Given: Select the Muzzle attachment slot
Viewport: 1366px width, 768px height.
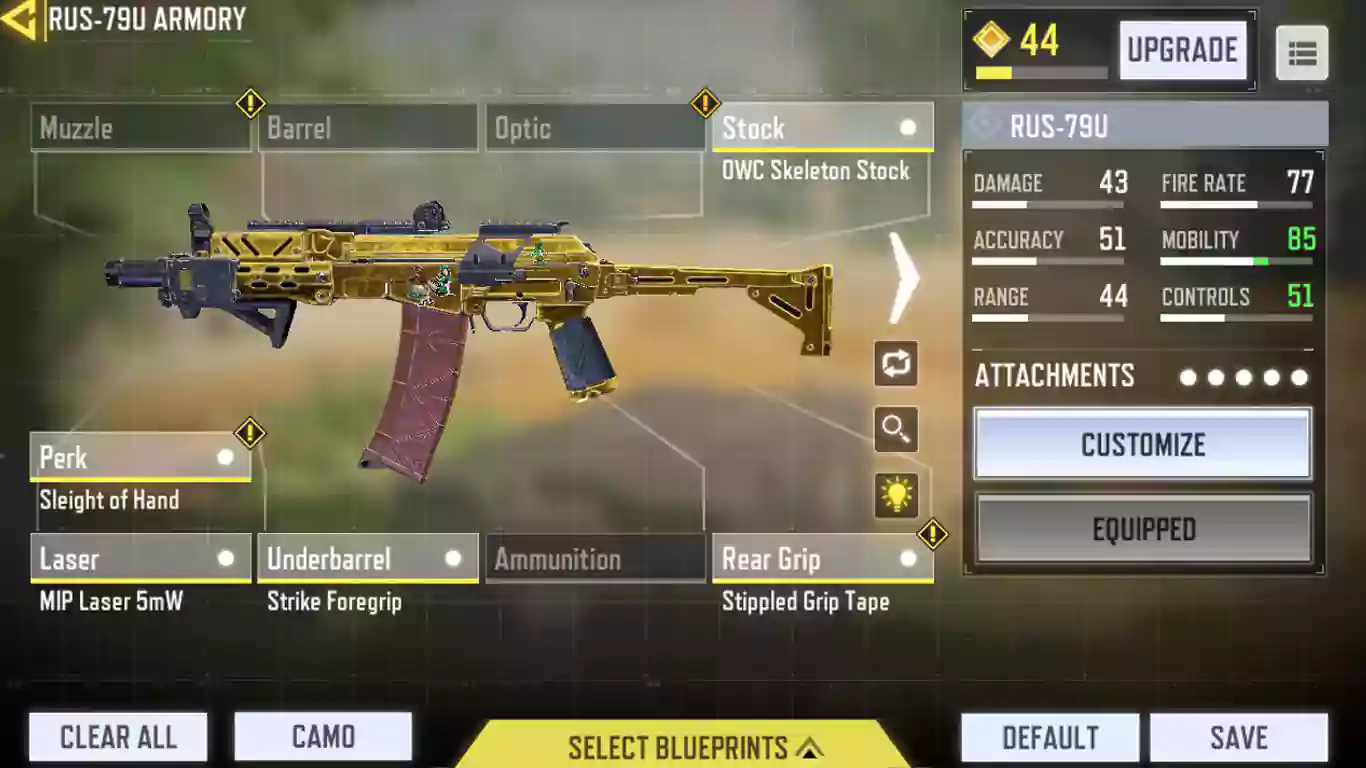Looking at the screenshot, I should [140, 129].
